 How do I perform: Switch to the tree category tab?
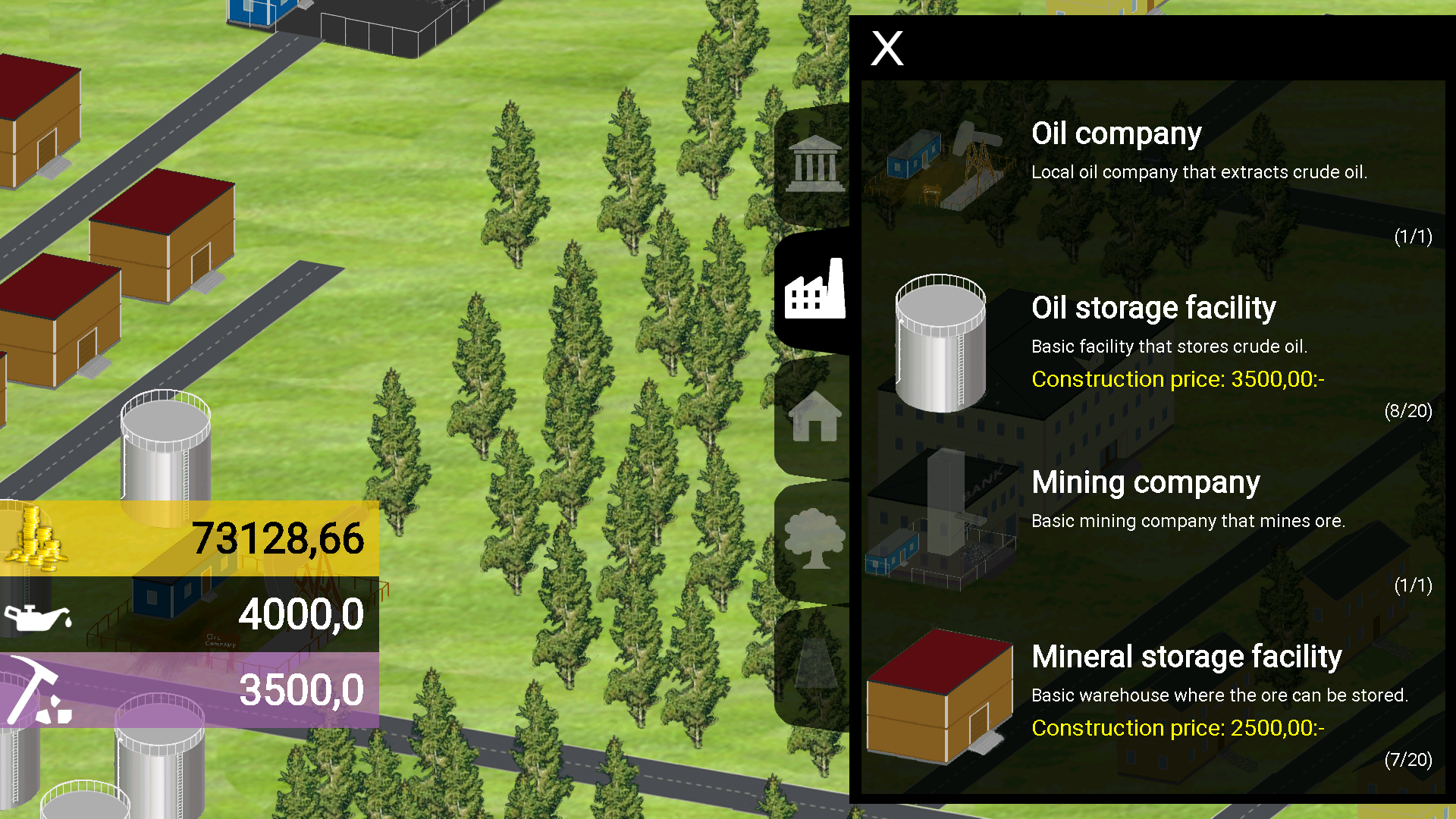814,540
